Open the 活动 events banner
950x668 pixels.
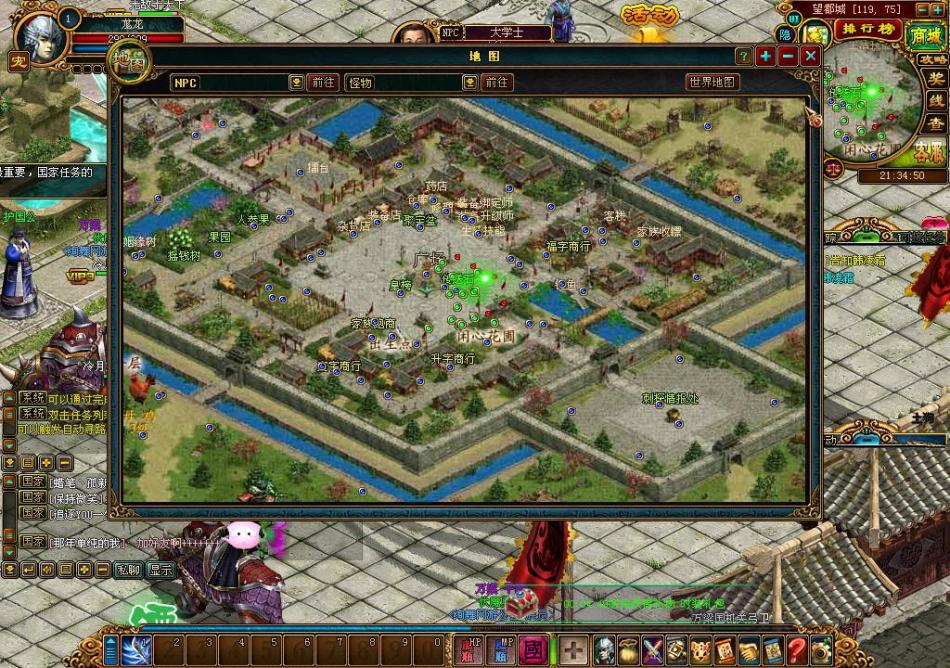click(648, 17)
